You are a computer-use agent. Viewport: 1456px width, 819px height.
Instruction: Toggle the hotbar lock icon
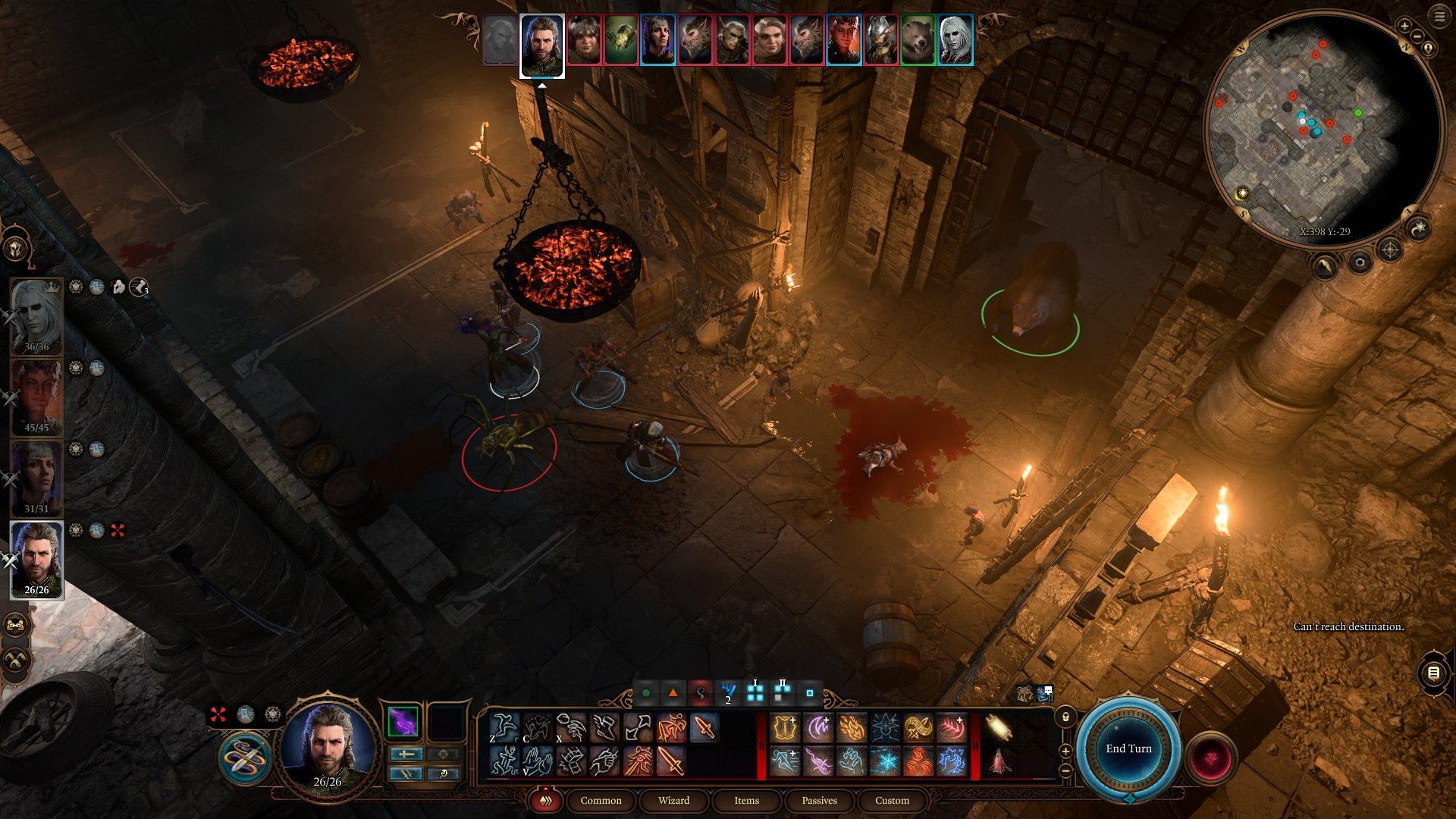[x=1065, y=716]
